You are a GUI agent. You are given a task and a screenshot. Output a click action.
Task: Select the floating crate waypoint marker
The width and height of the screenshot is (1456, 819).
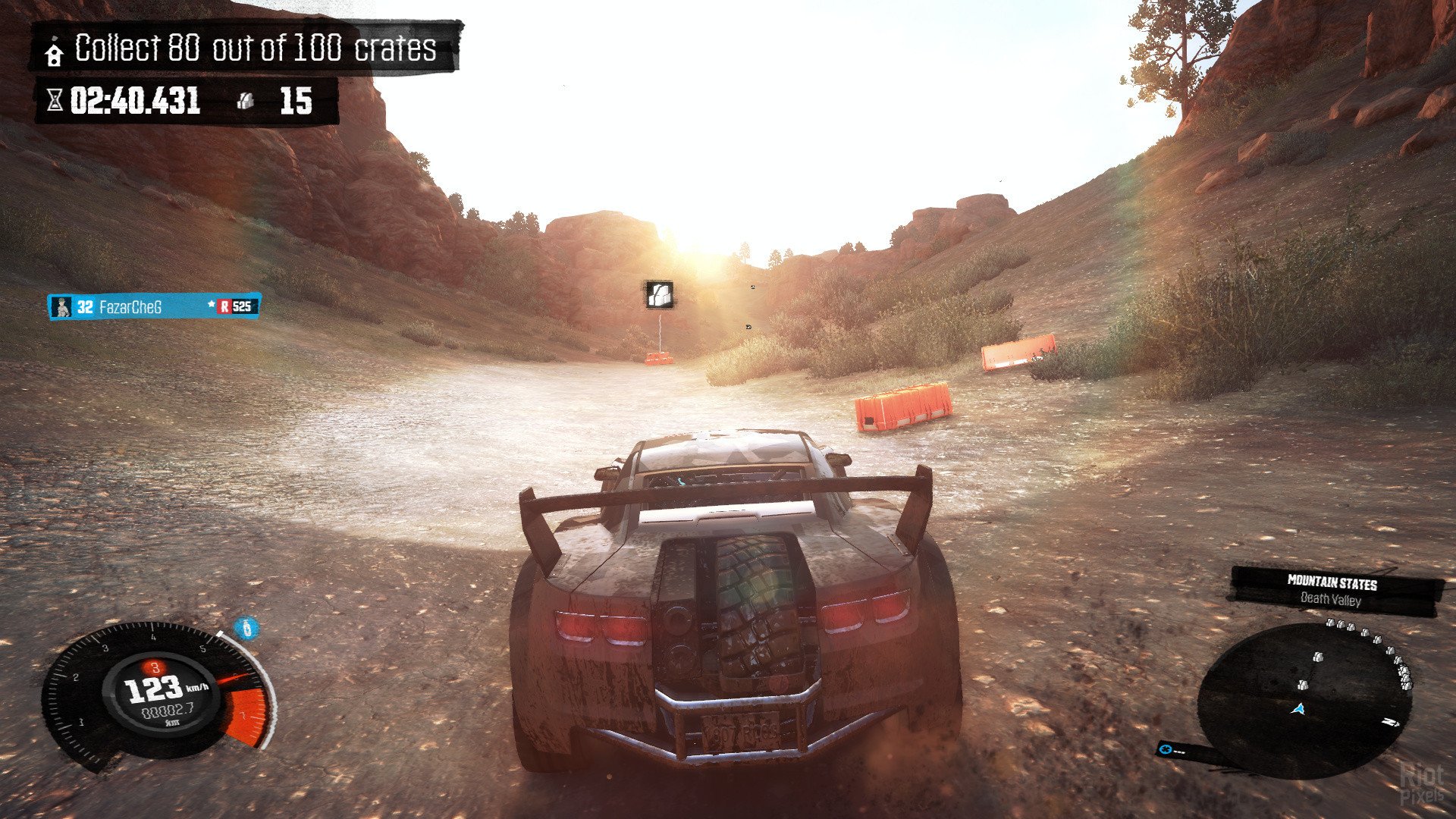(x=659, y=294)
